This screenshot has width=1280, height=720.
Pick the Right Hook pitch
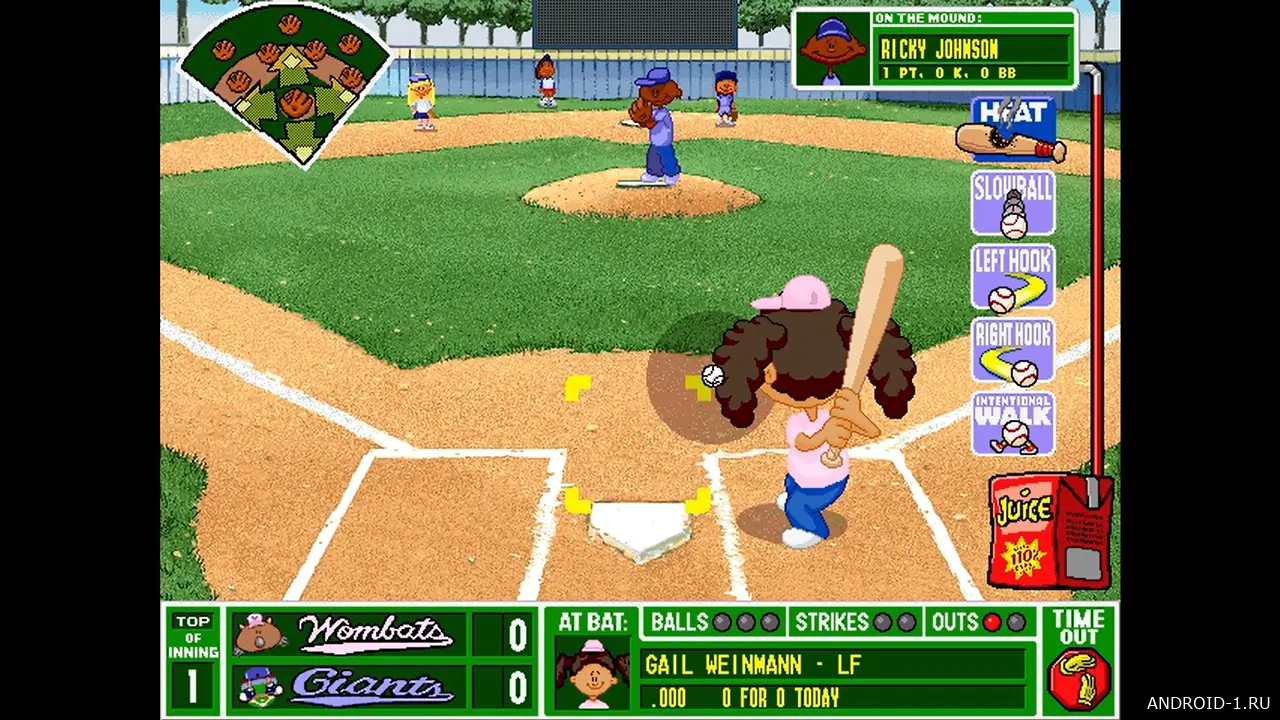pos(1013,351)
